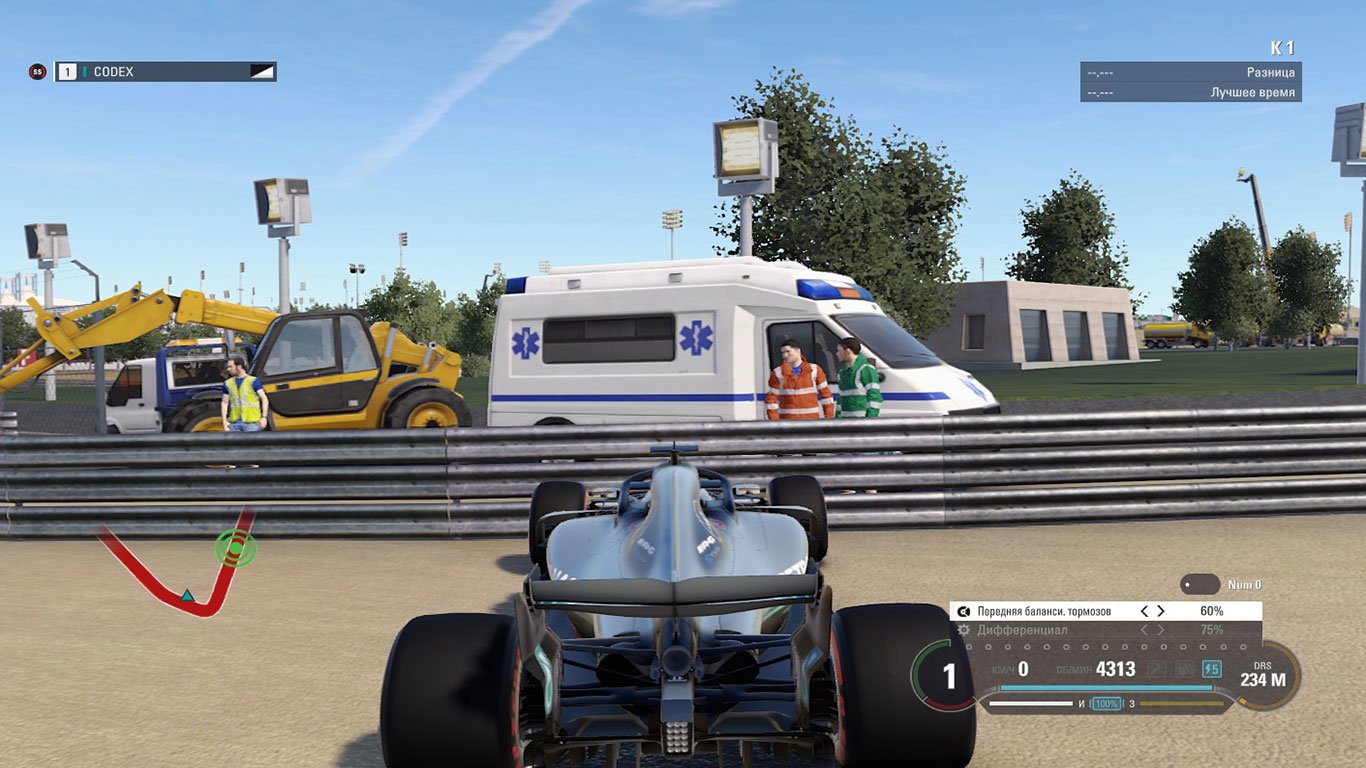Screen dimensions: 1366x768
Task: Click the left arrow beside Дифференциал 75%
Action: 1145,630
